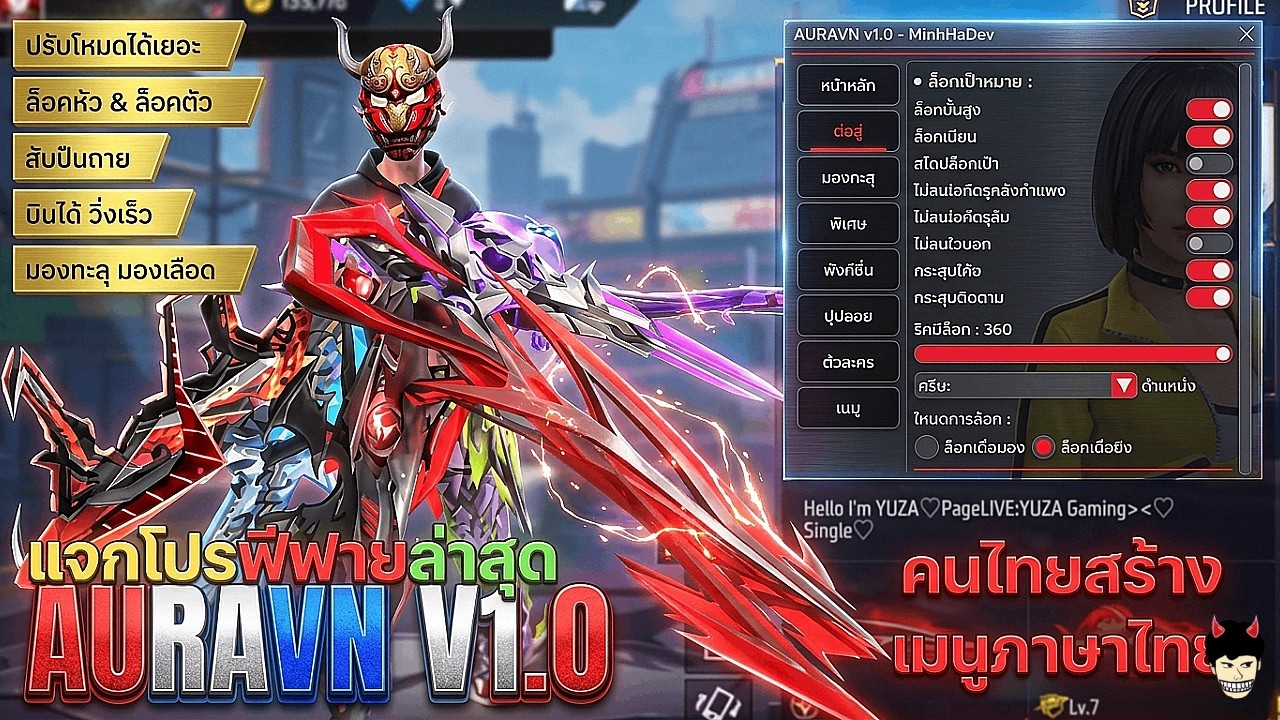Switch to the มองทะลุ tab
Screen dimensions: 1280x720
847,178
